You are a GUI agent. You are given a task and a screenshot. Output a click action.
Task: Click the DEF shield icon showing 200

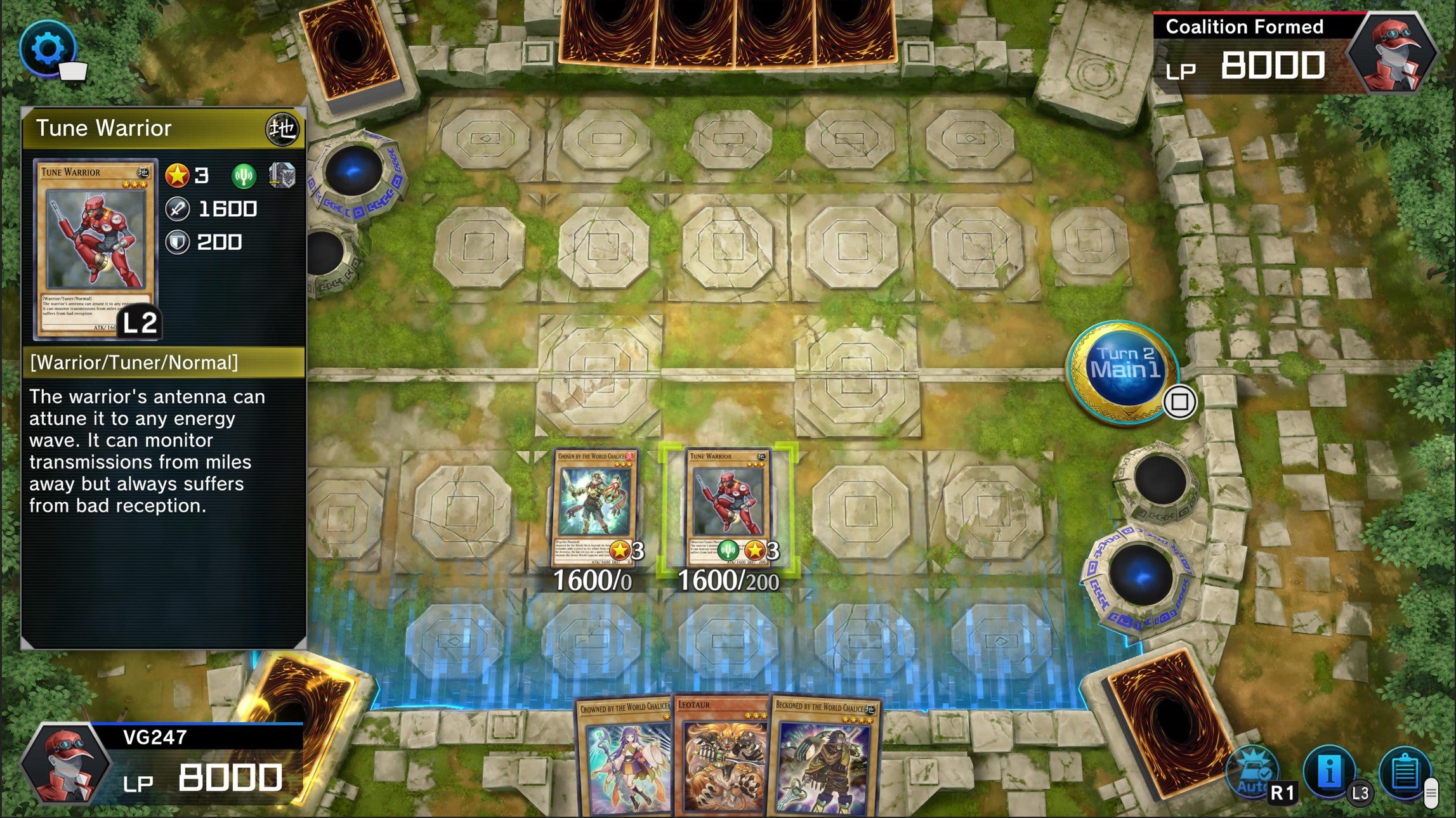click(x=178, y=242)
